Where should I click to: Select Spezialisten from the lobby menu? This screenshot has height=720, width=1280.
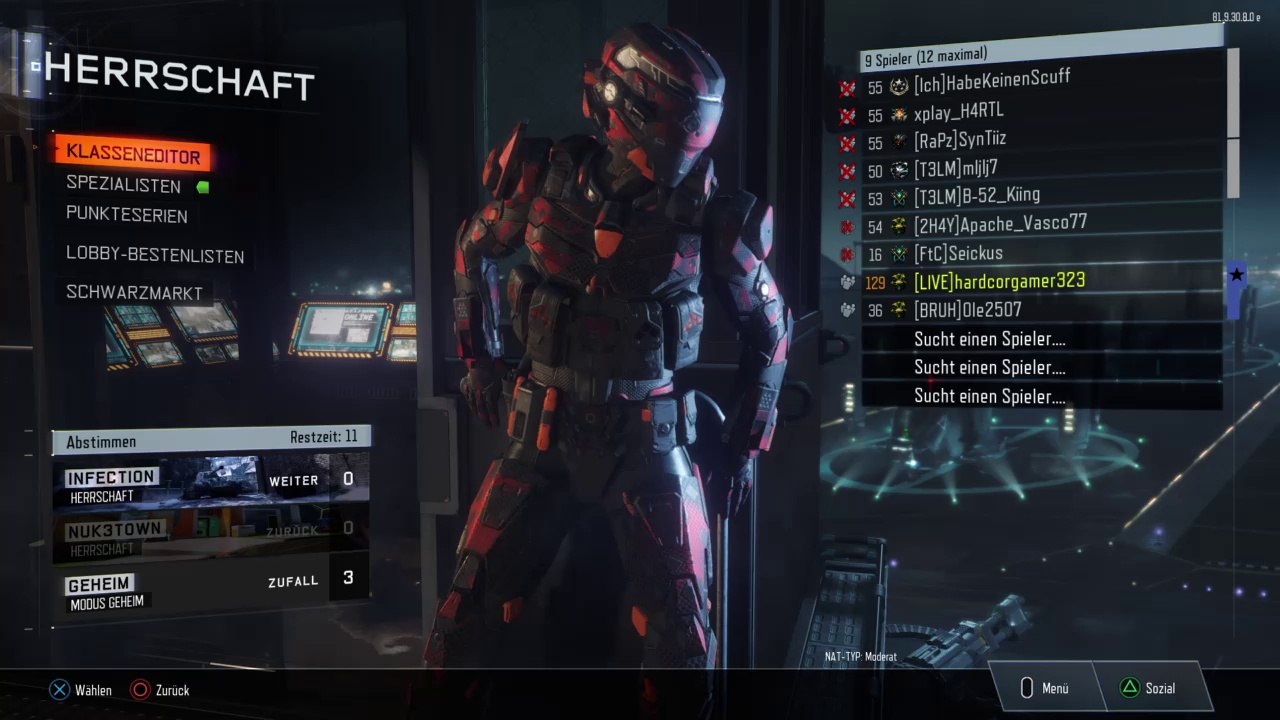tap(124, 186)
